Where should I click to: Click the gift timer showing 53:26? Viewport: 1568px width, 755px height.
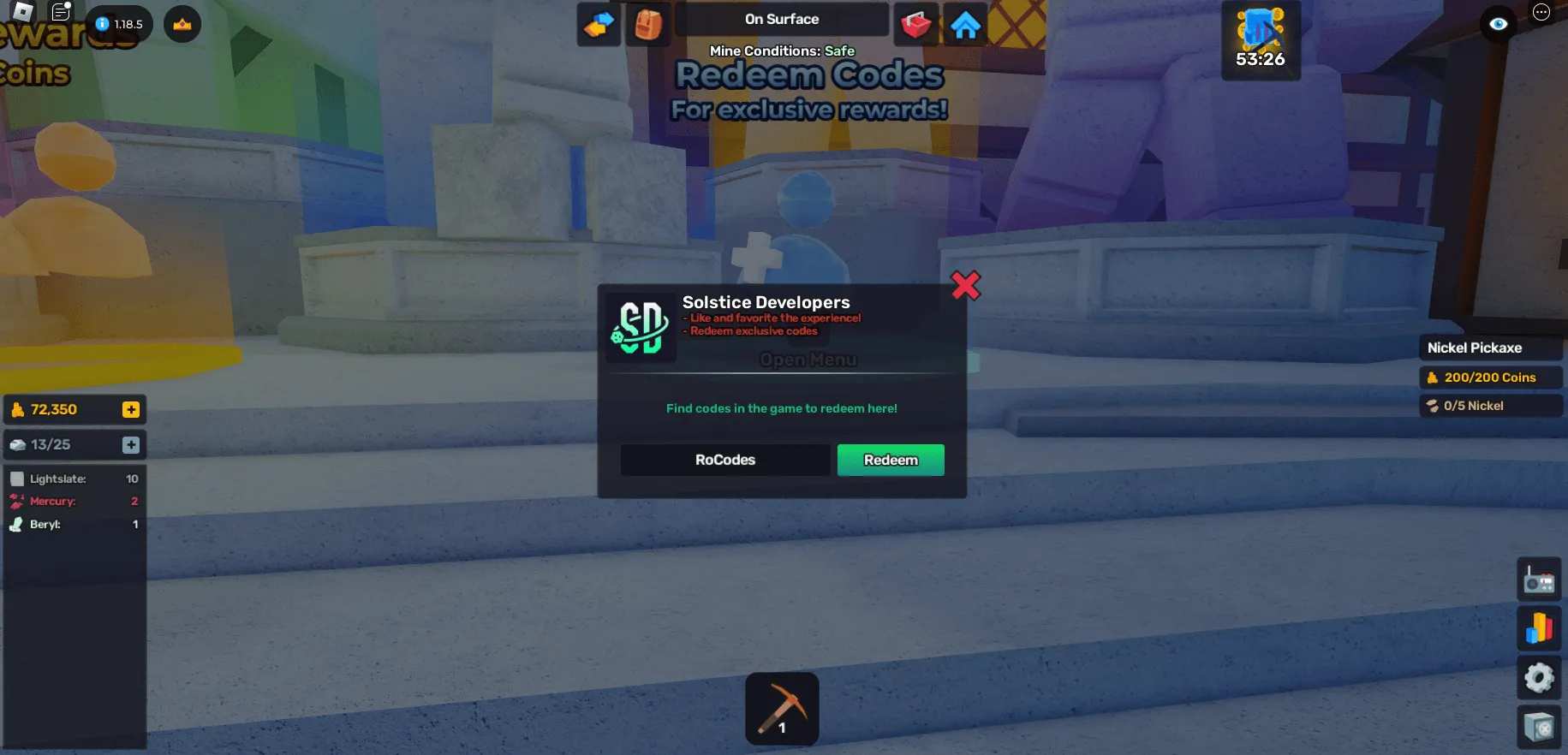pos(1260,40)
